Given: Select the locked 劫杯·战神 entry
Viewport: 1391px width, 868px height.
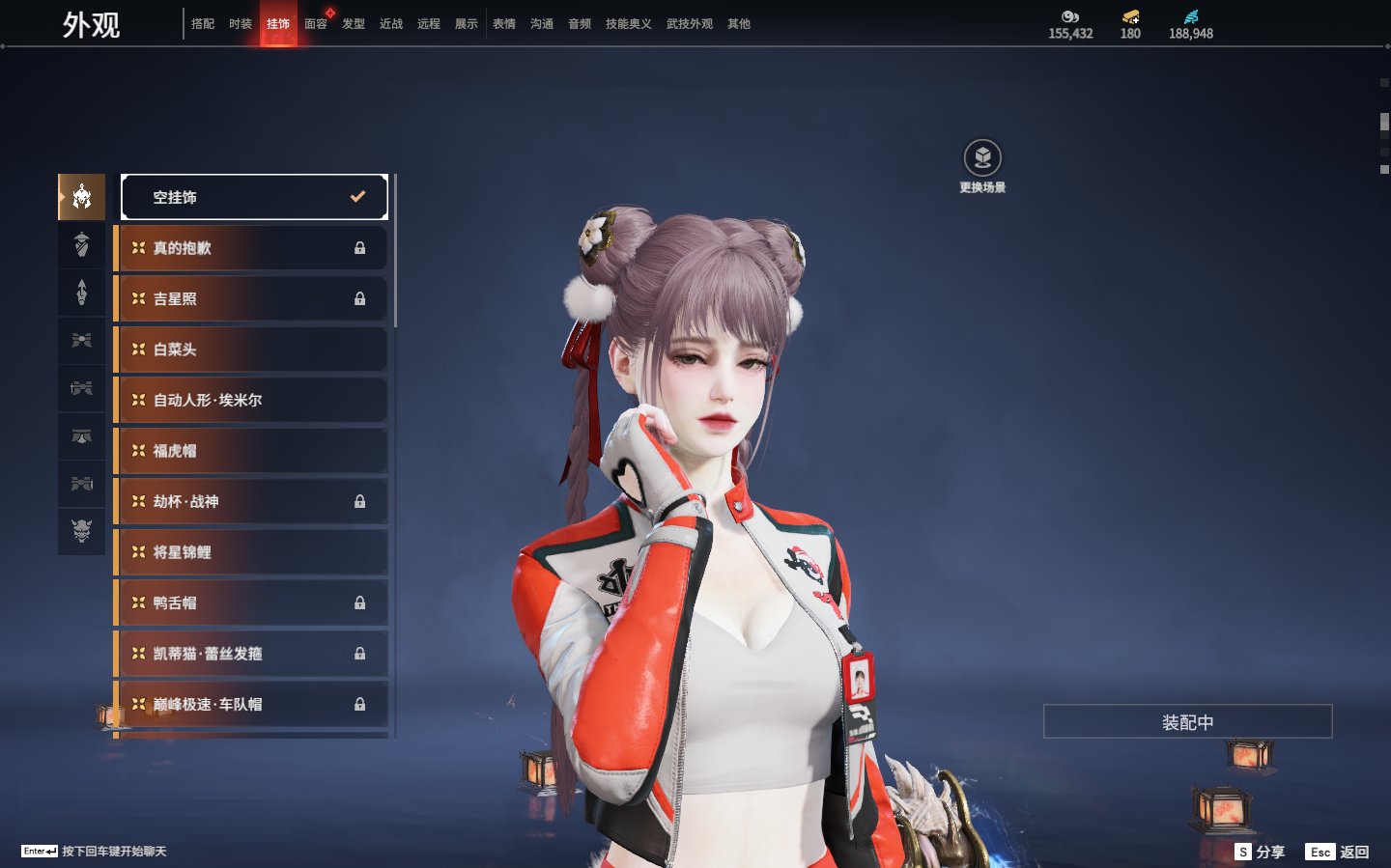Looking at the screenshot, I should pyautogui.click(x=252, y=502).
